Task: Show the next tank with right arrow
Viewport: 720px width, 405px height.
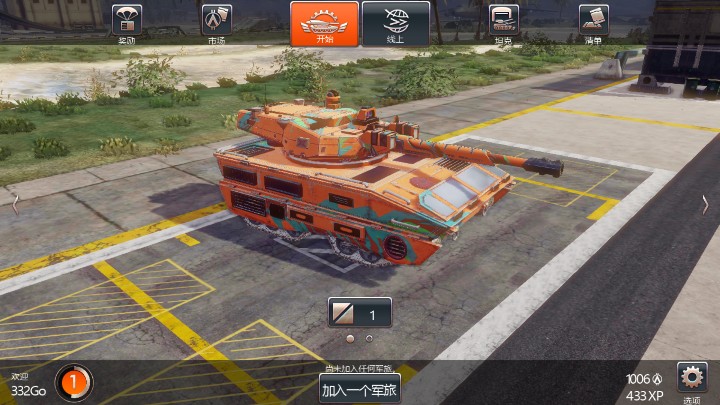Action: coord(706,202)
